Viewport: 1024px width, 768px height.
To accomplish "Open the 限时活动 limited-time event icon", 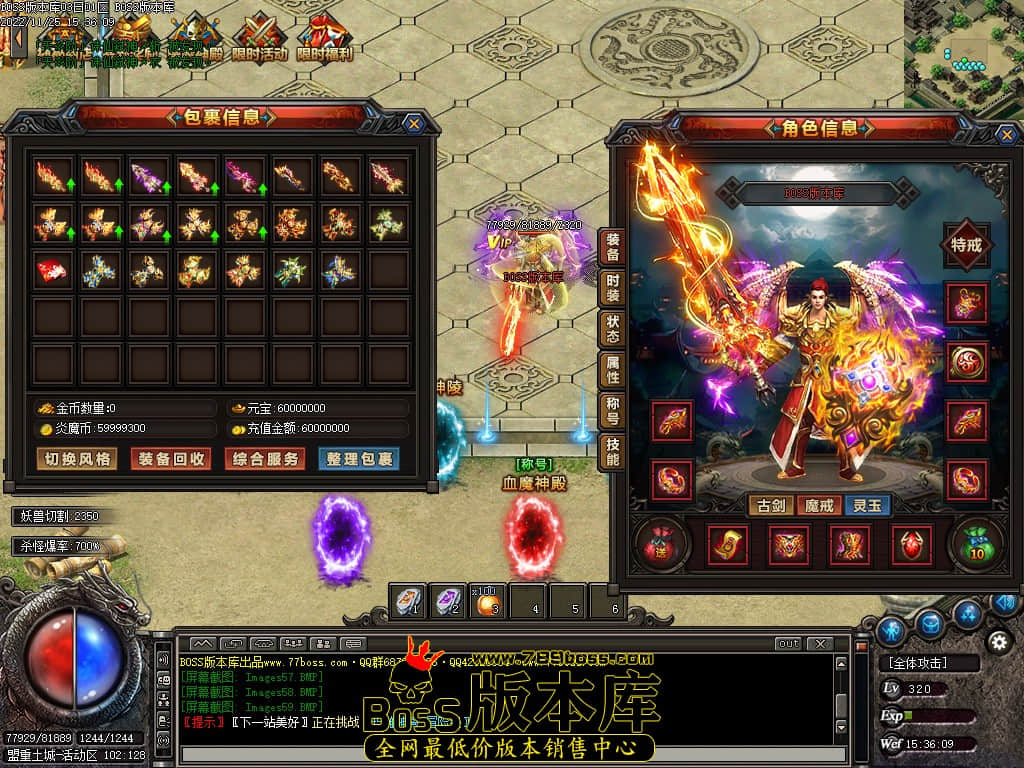I will click(x=259, y=38).
